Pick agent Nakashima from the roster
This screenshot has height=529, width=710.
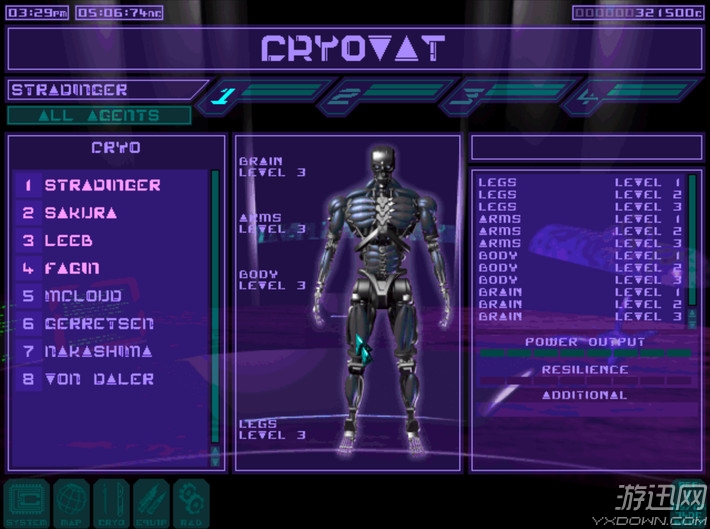(x=98, y=351)
